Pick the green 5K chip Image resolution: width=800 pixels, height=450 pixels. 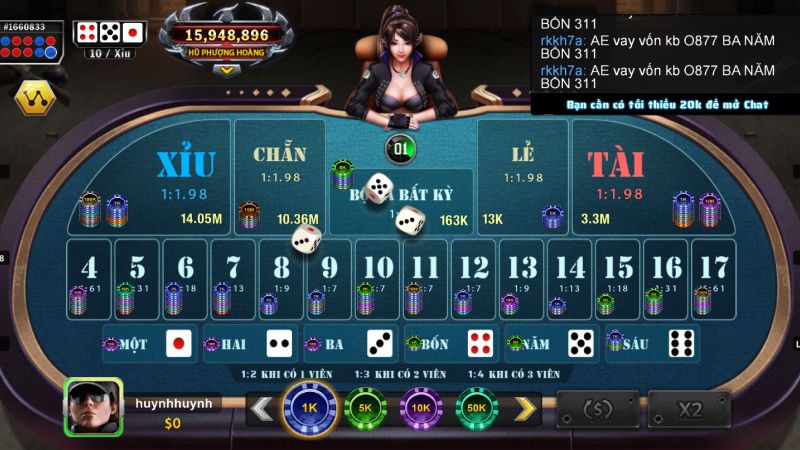pos(365,408)
